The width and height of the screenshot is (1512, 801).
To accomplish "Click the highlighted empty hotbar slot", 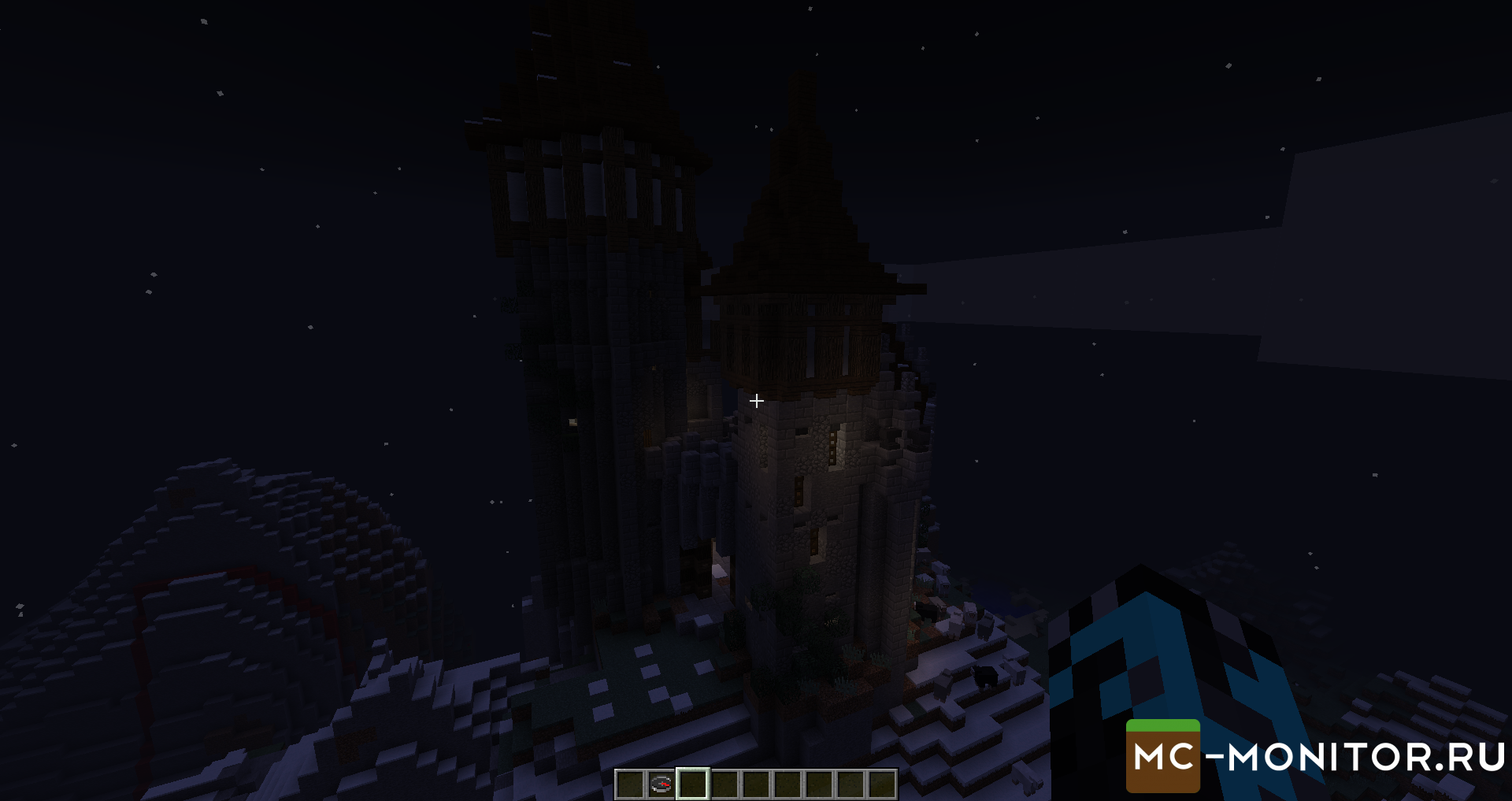I will pyautogui.click(x=693, y=784).
